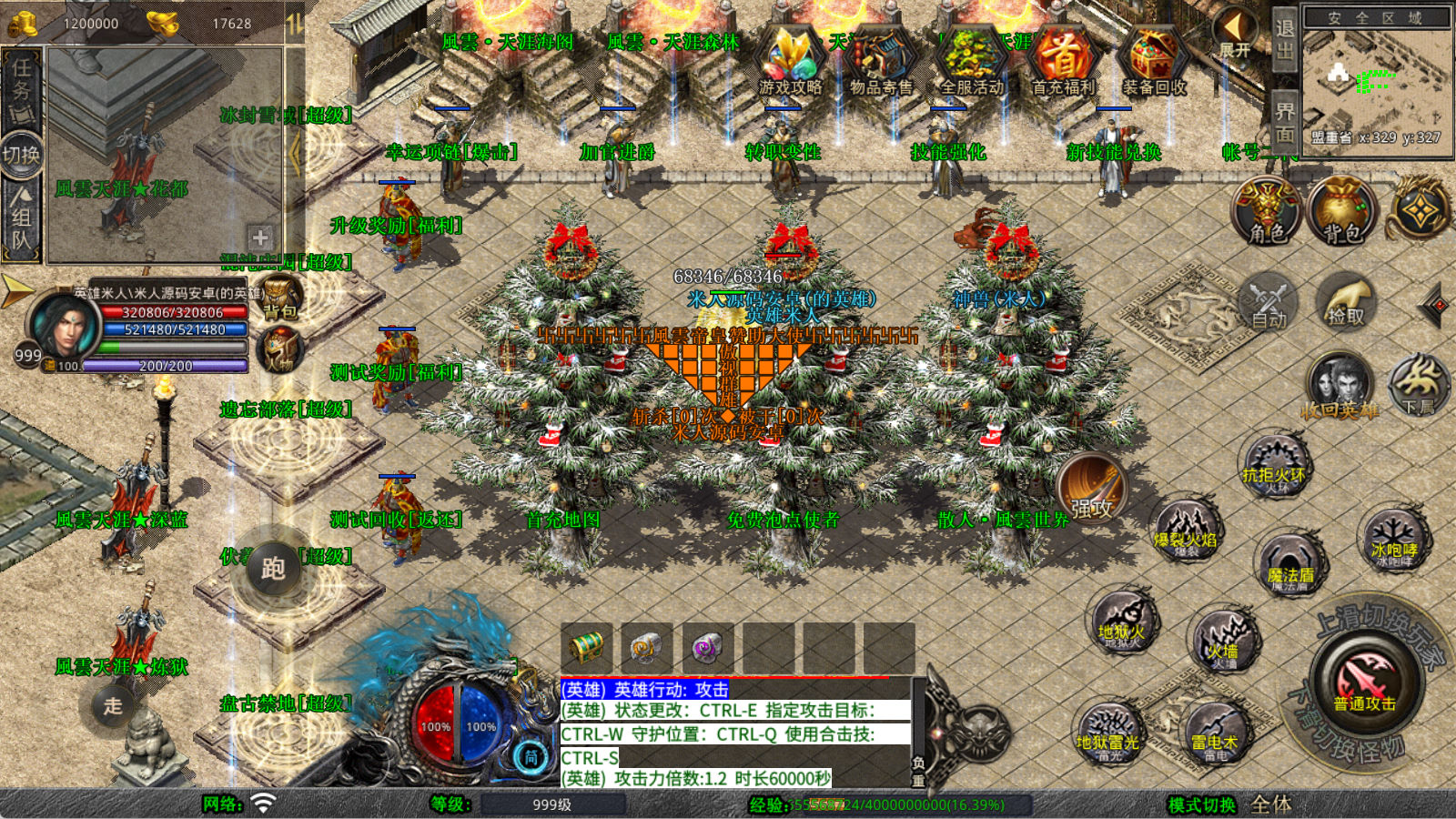1456x819 pixels.
Task: Open the 角色 character sheet
Action: tap(1267, 211)
